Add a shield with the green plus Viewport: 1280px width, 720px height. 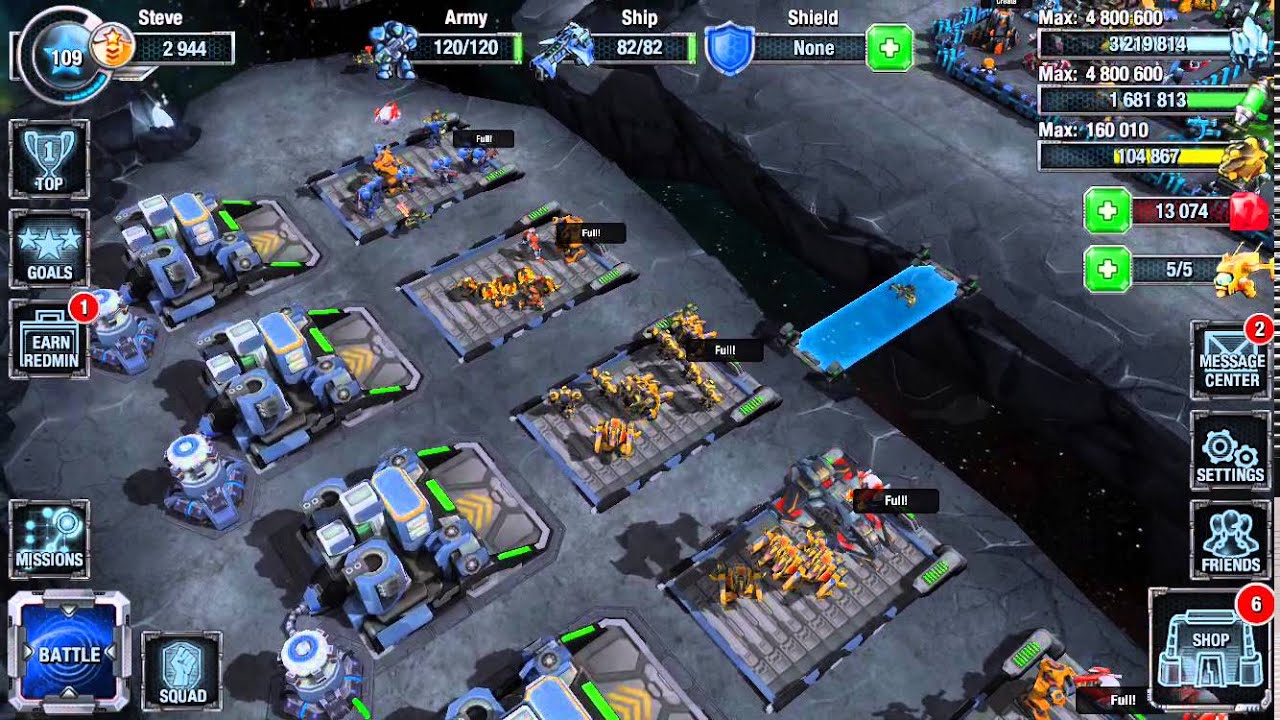pos(889,48)
